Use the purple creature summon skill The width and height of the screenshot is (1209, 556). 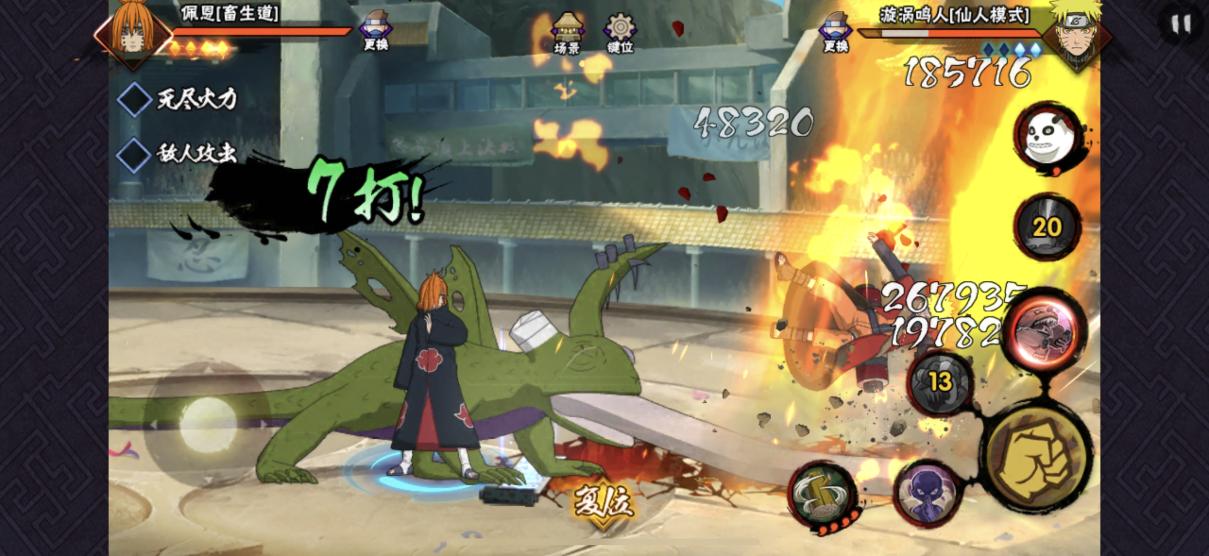point(926,492)
